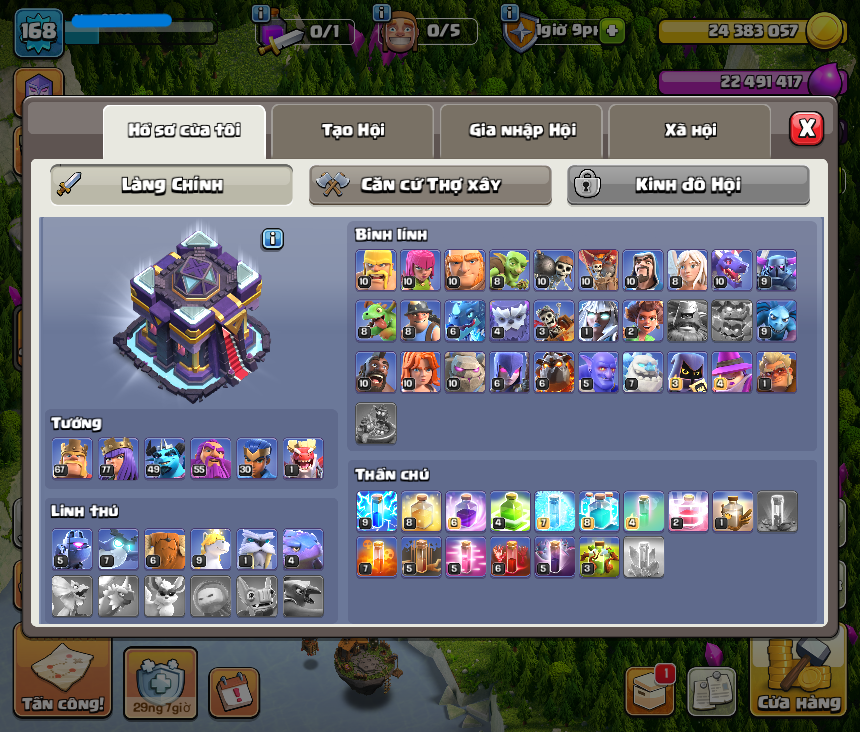Select the Hog Rider troop icon
This screenshot has width=860, height=732.
[x=376, y=372]
